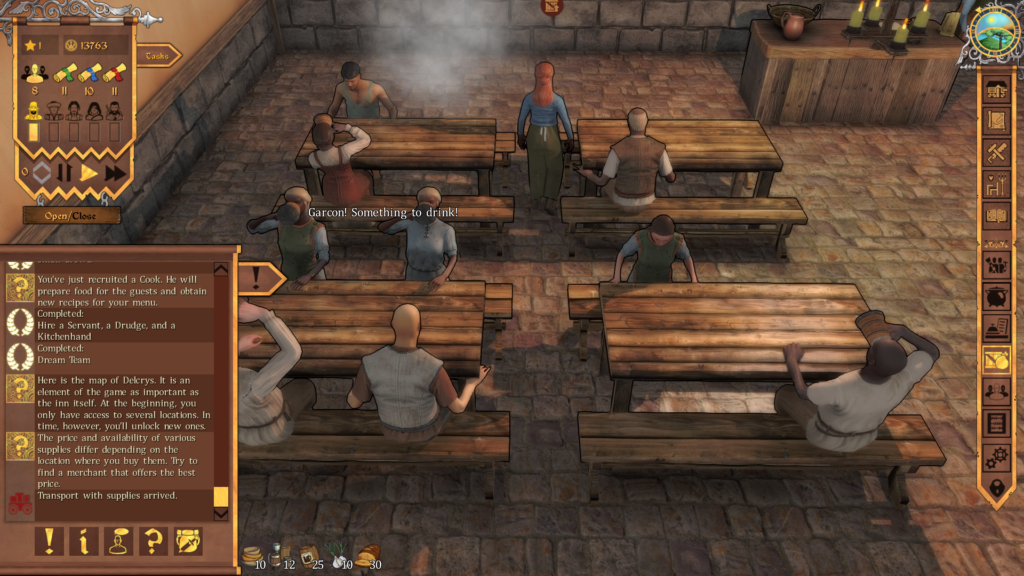The height and width of the screenshot is (576, 1024).
Task: Show the info letter 'i' messages
Action: pyautogui.click(x=84, y=541)
